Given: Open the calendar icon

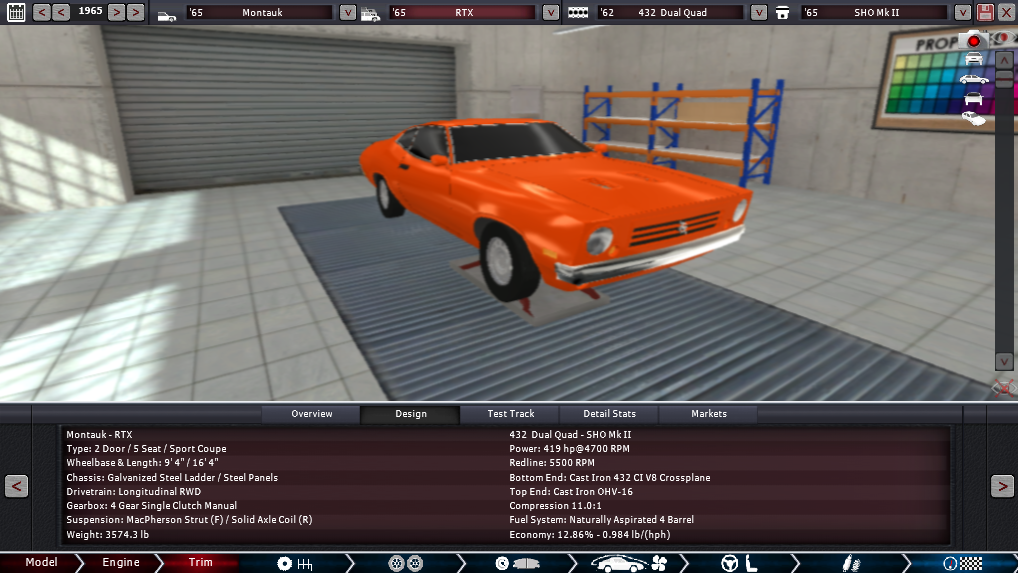Looking at the screenshot, I should [x=16, y=13].
